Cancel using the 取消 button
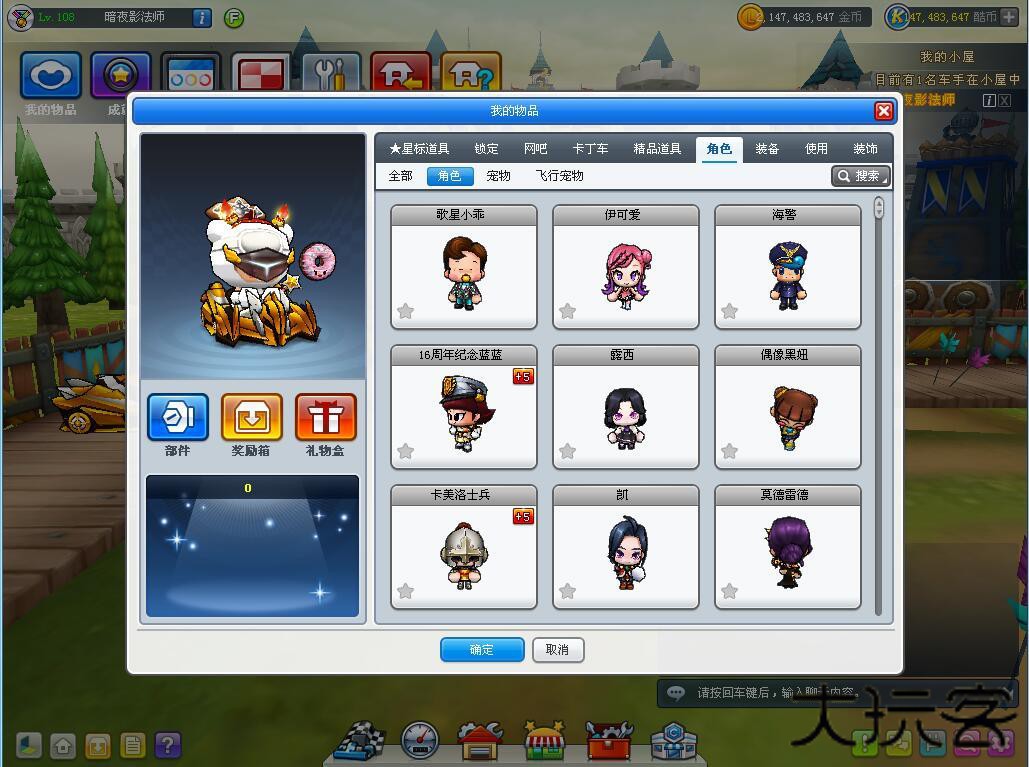Viewport: 1029px width, 767px height. pyautogui.click(x=558, y=650)
